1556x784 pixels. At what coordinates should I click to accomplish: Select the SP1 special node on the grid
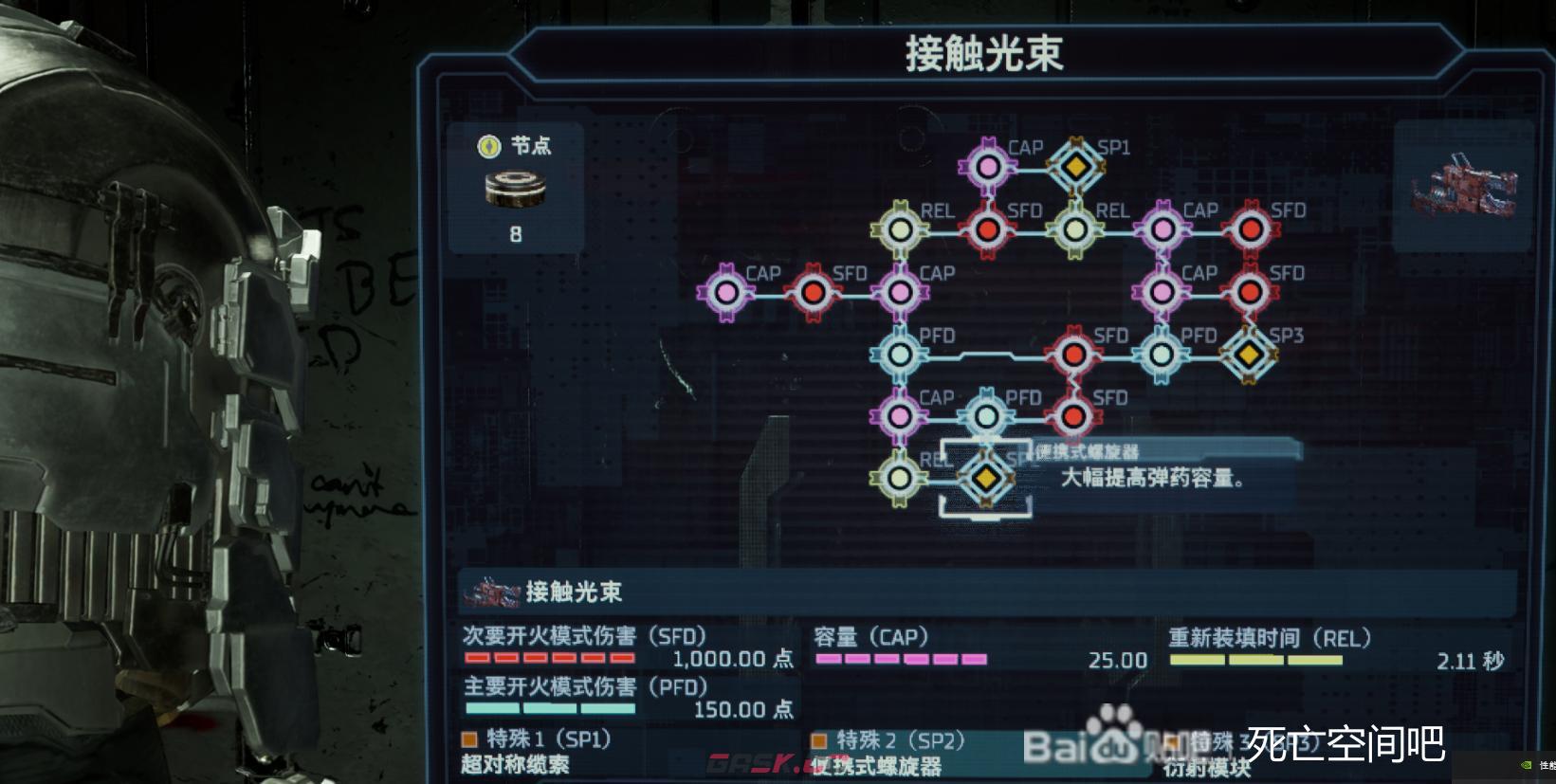coord(1076,166)
